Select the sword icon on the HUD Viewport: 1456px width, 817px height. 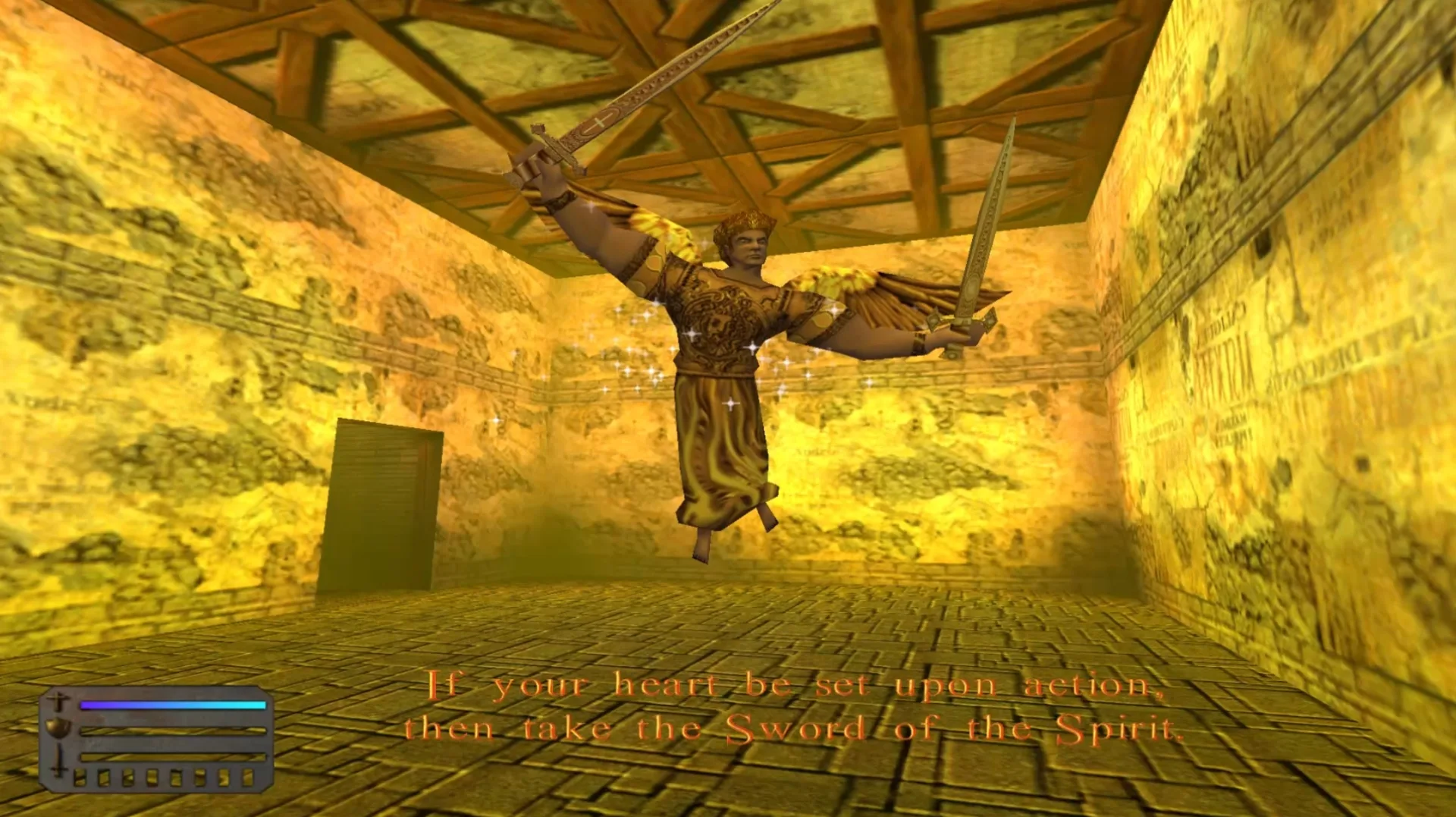(x=58, y=761)
